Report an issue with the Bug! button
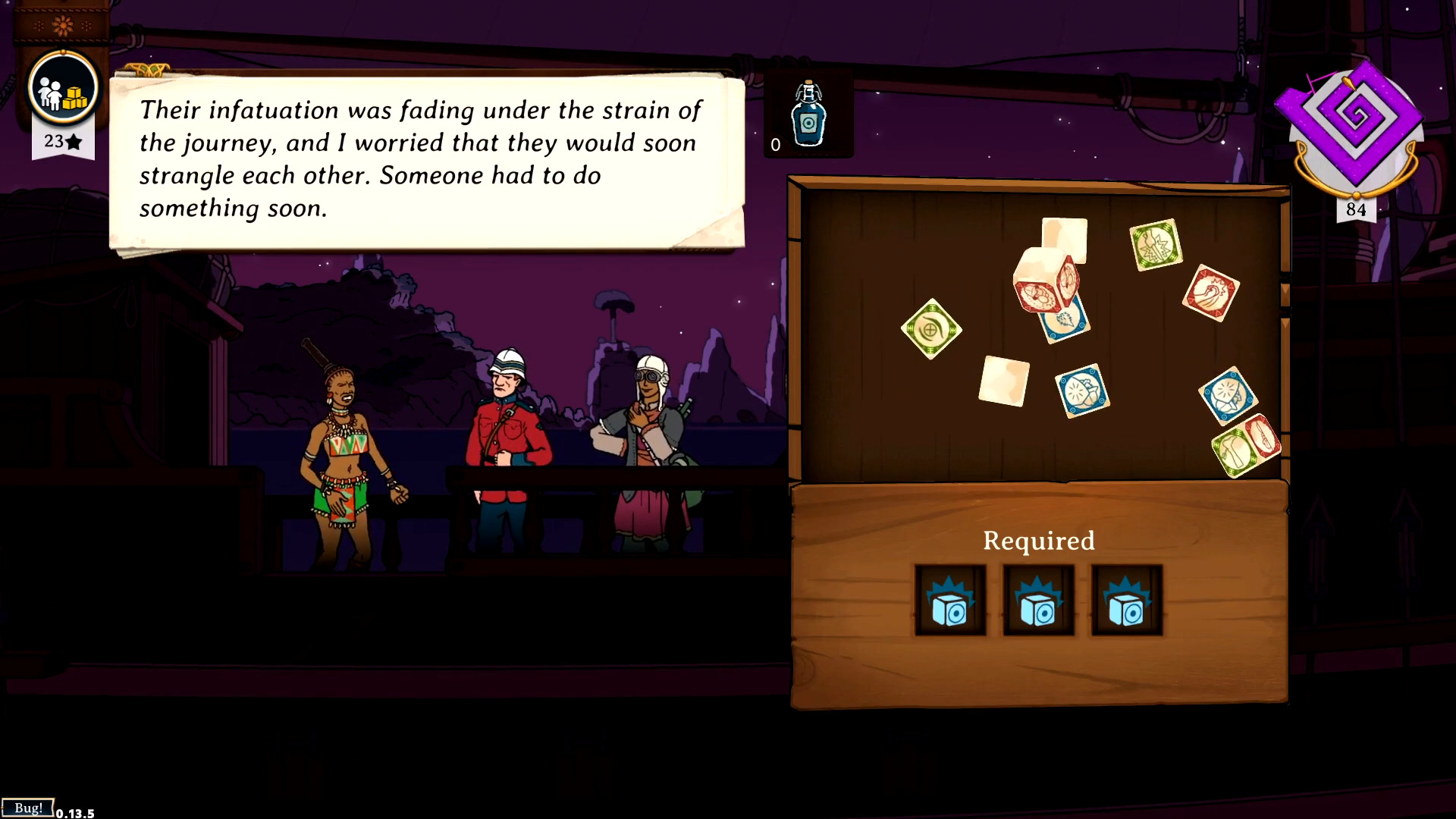The image size is (1456, 819). 28,808
